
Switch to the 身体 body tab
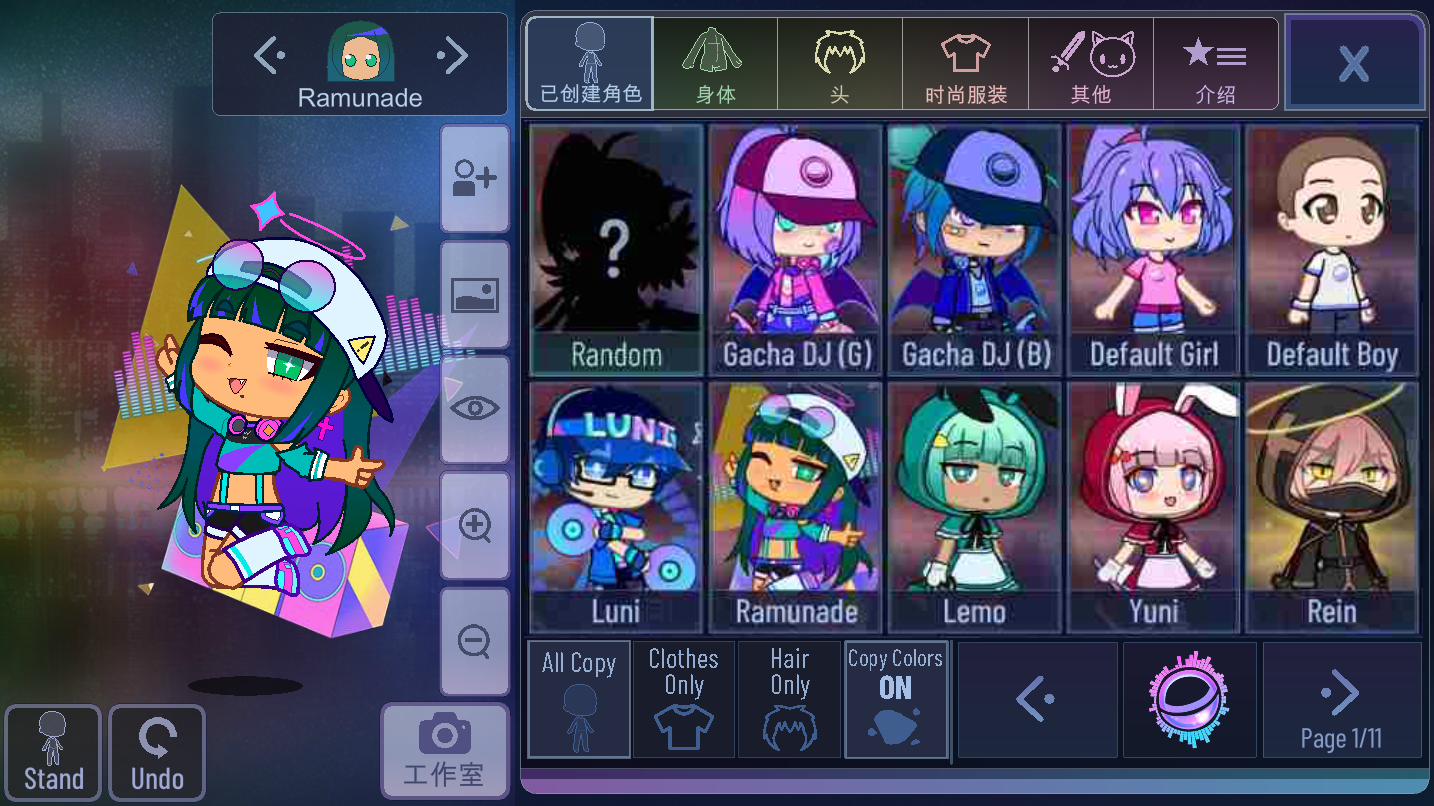click(x=715, y=63)
